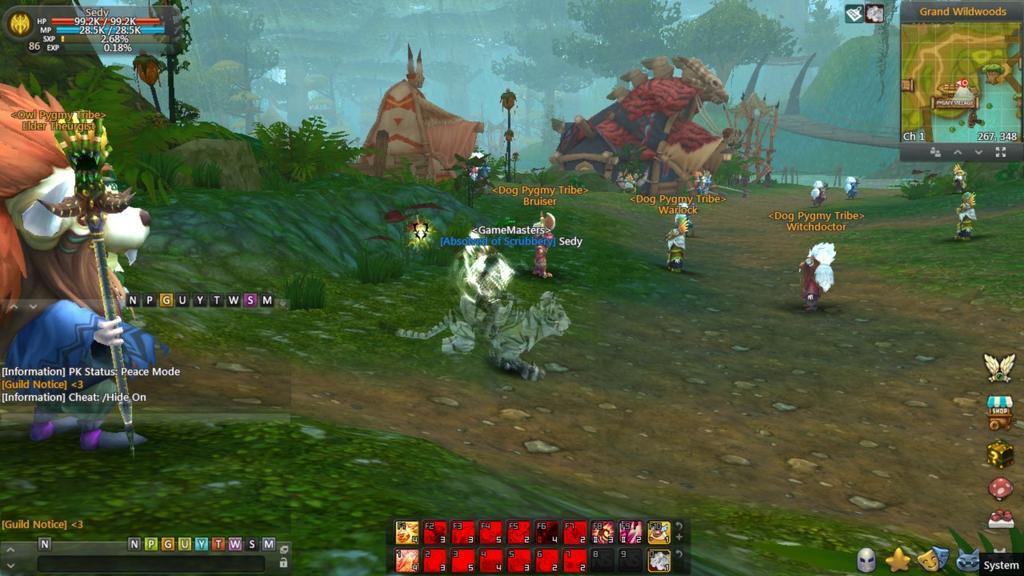Use the F10 item in the hotbar
The image size is (1024, 576).
(x=658, y=532)
